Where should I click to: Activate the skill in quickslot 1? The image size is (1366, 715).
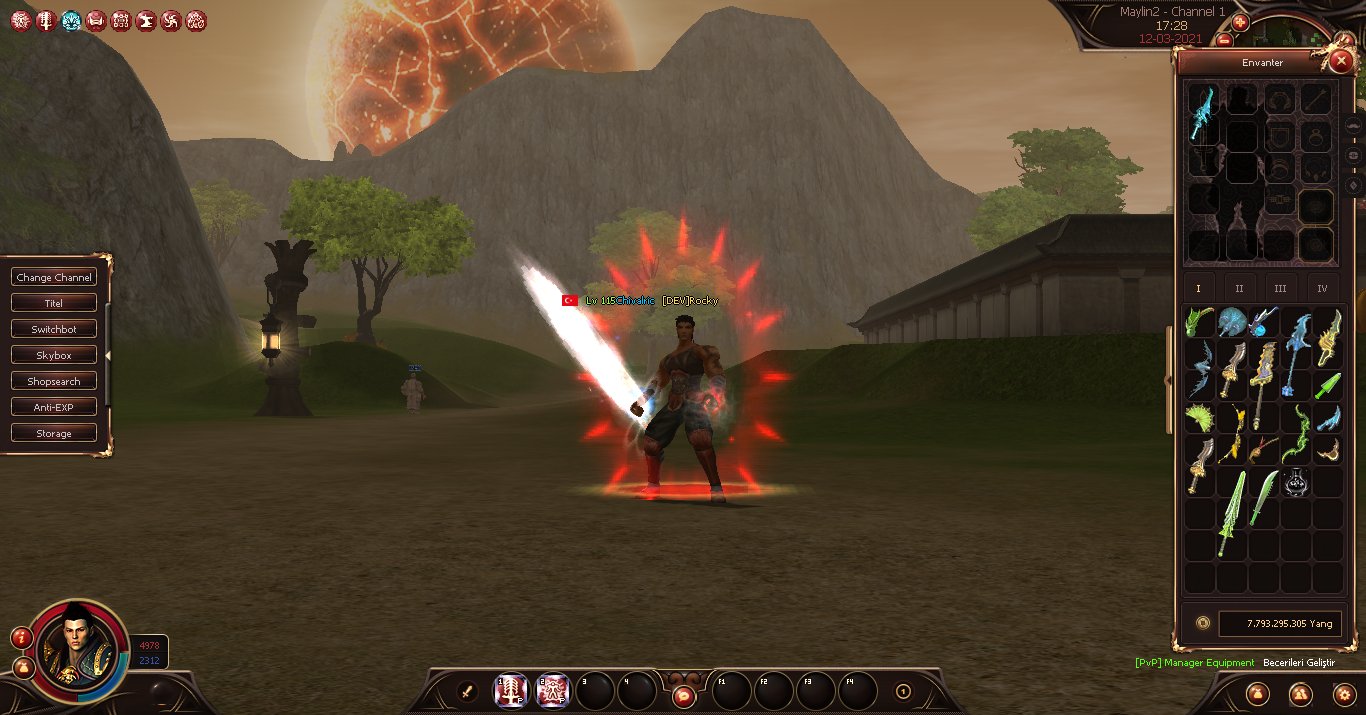(512, 690)
